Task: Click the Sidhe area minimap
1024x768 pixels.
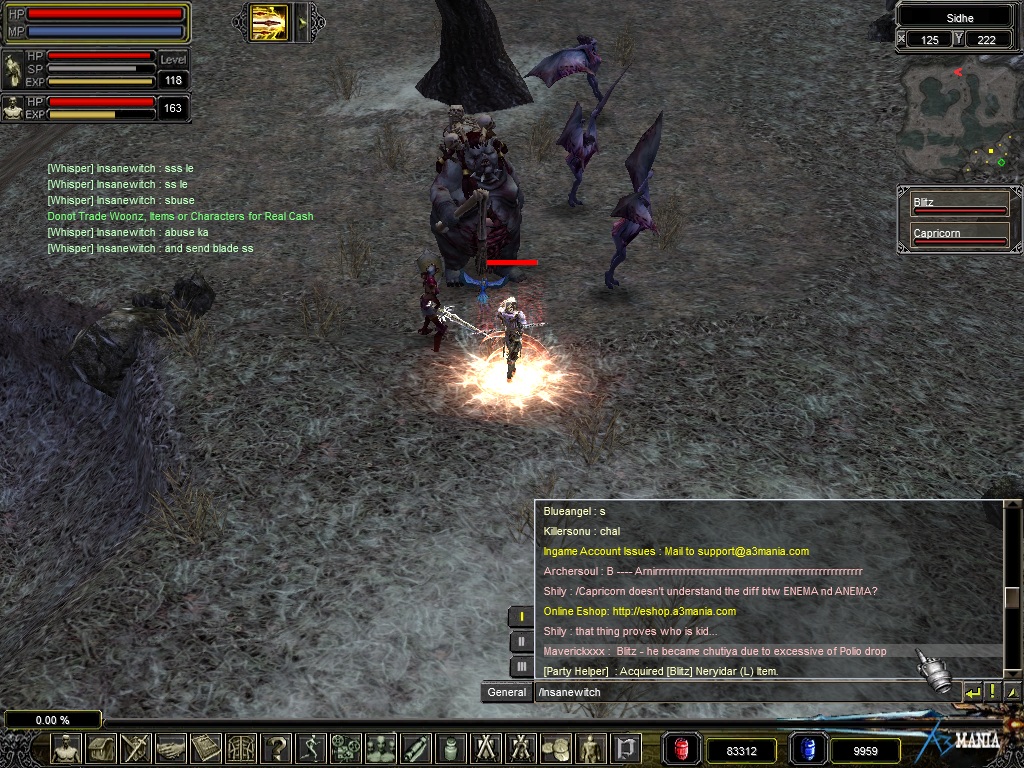Action: [x=959, y=116]
